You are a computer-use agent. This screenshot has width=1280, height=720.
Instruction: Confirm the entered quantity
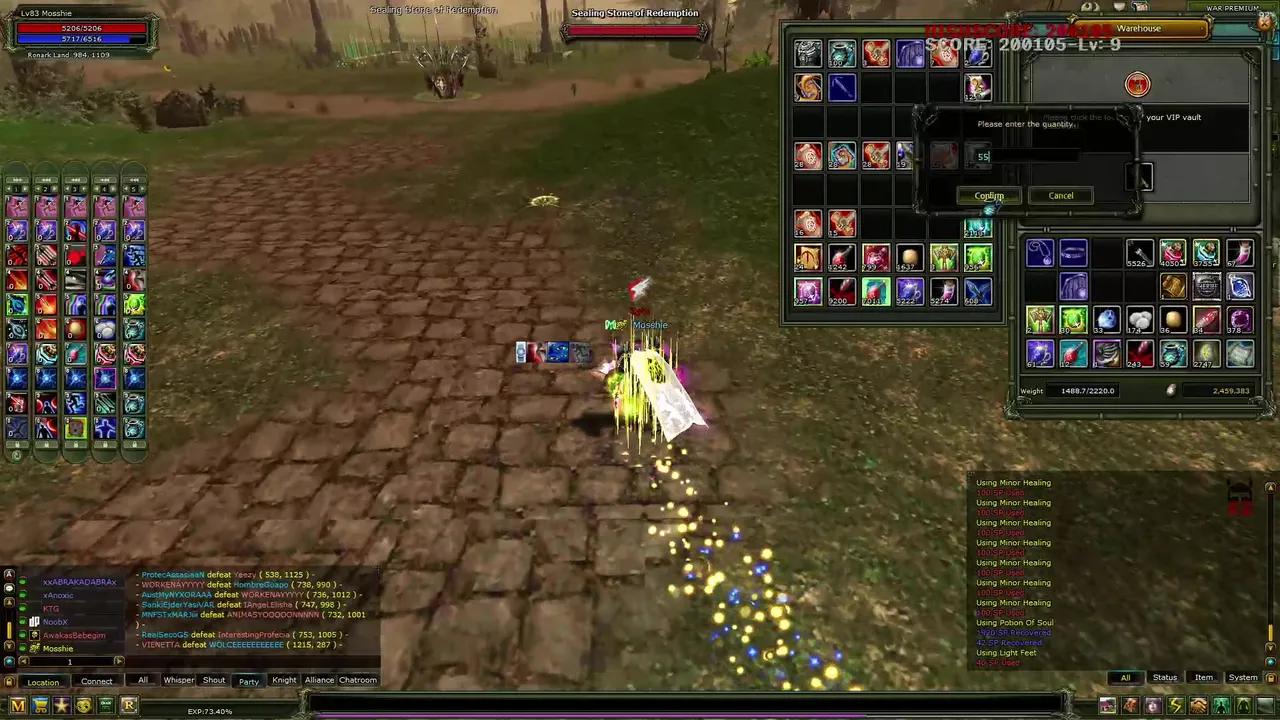[x=988, y=195]
